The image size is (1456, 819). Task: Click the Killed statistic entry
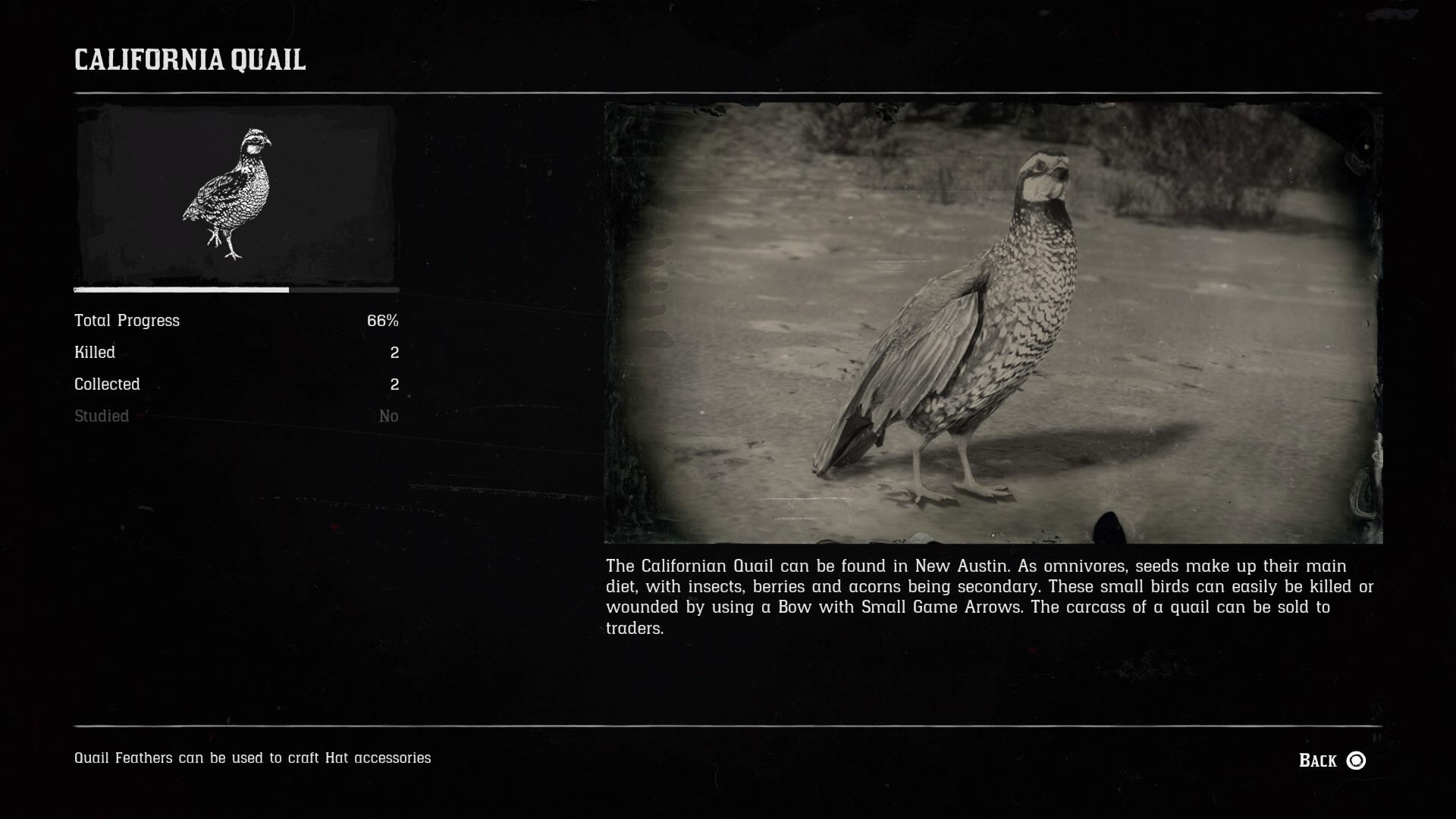235,352
